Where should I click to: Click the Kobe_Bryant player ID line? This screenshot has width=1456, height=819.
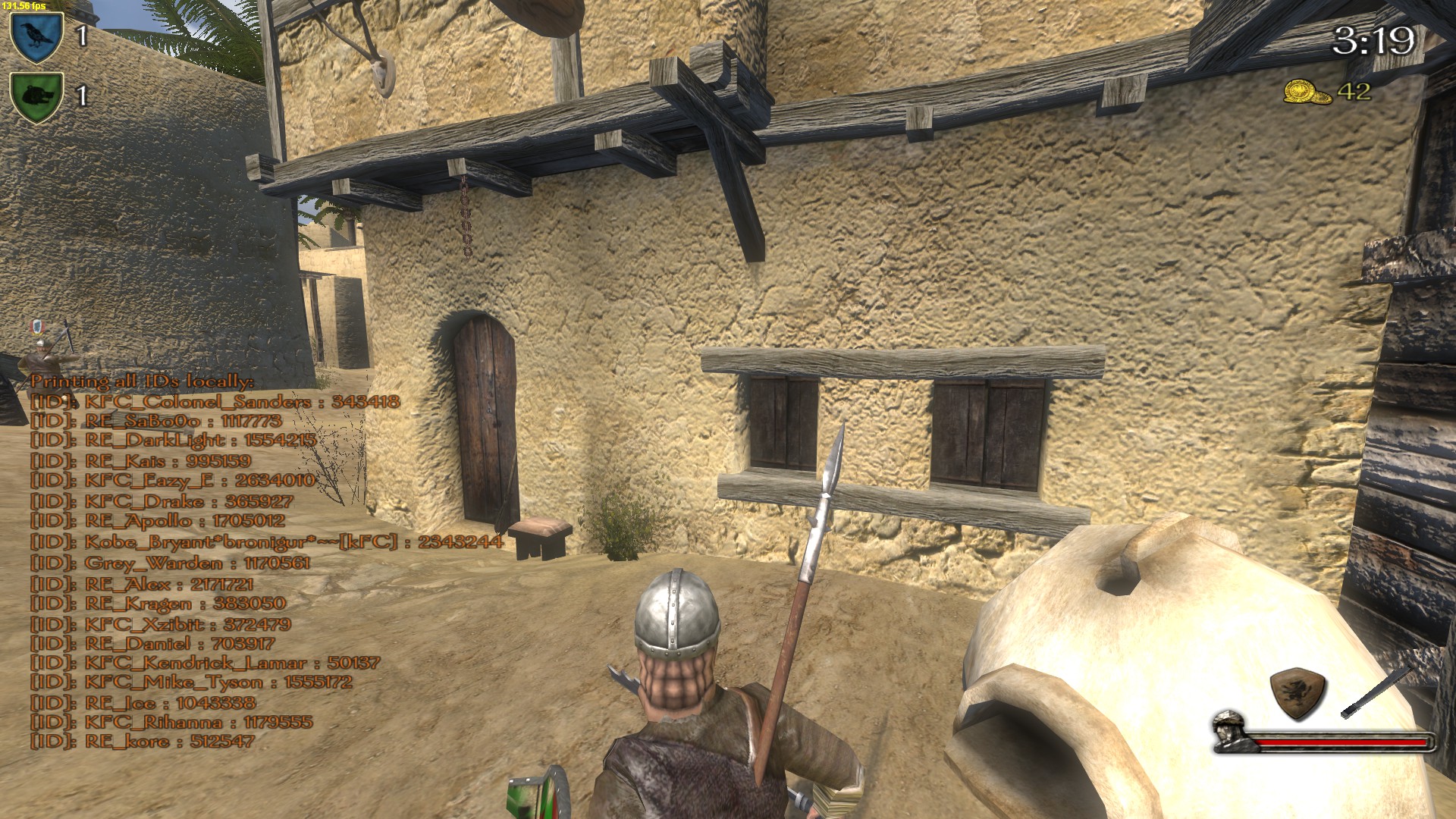(266, 542)
